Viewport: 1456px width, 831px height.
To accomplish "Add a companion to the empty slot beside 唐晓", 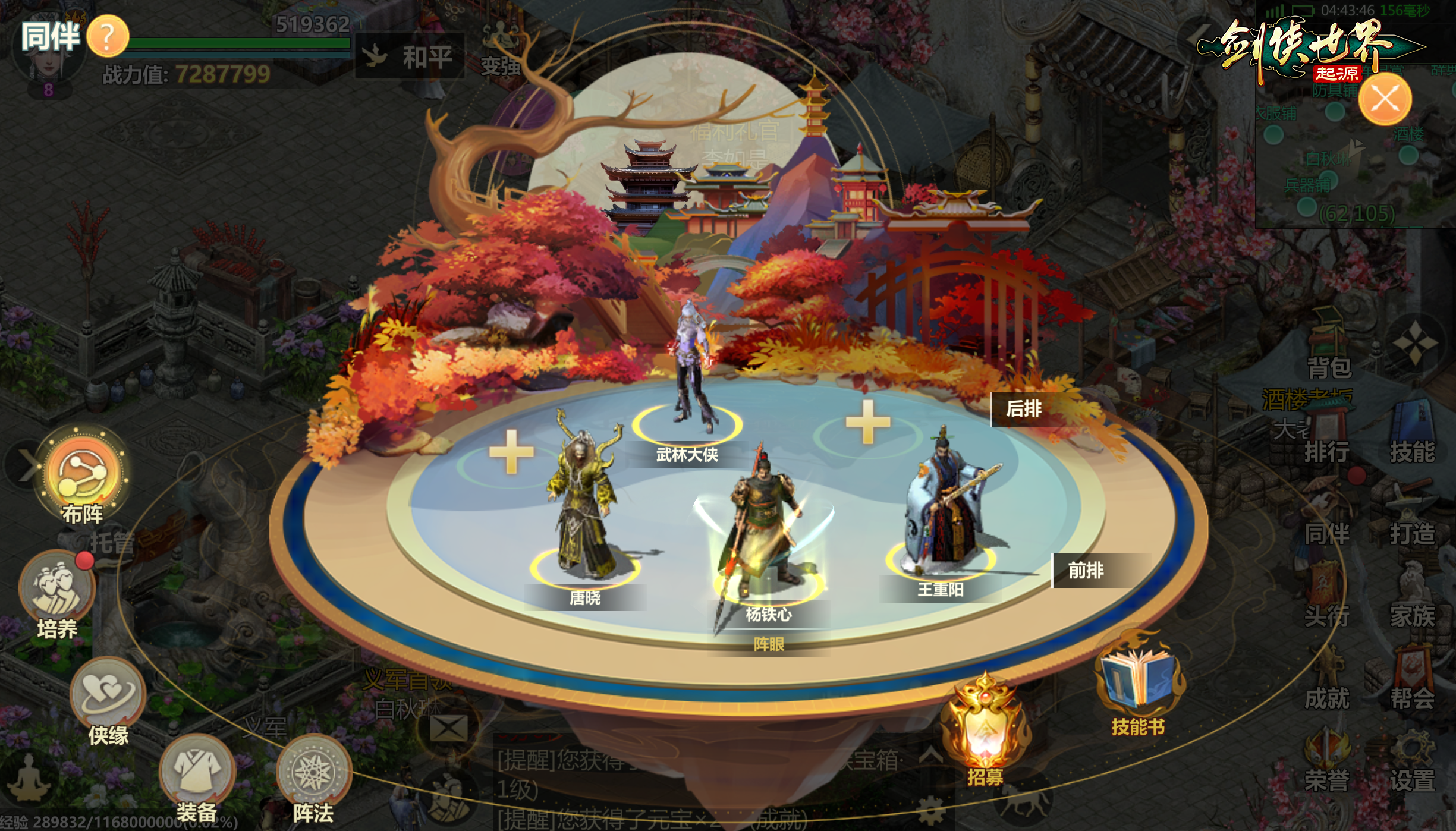I will coord(511,453).
